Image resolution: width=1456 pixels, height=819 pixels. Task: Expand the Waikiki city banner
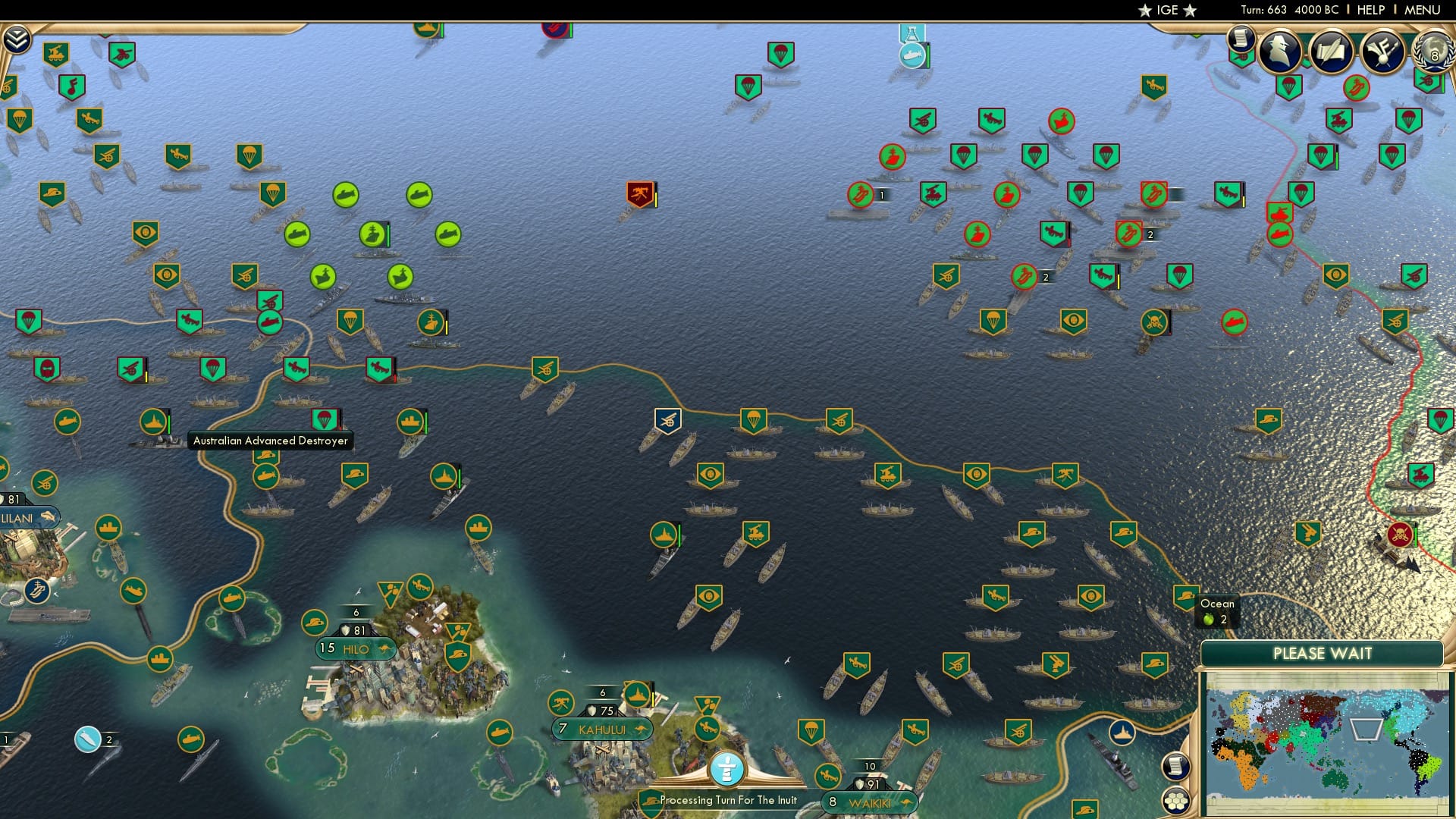(870, 802)
